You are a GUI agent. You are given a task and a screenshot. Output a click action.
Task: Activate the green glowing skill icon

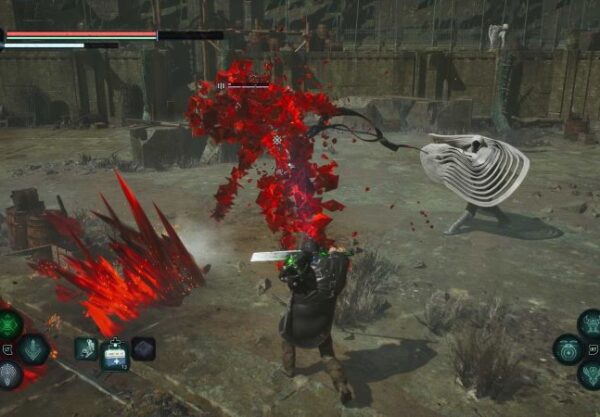click(x=10, y=323)
